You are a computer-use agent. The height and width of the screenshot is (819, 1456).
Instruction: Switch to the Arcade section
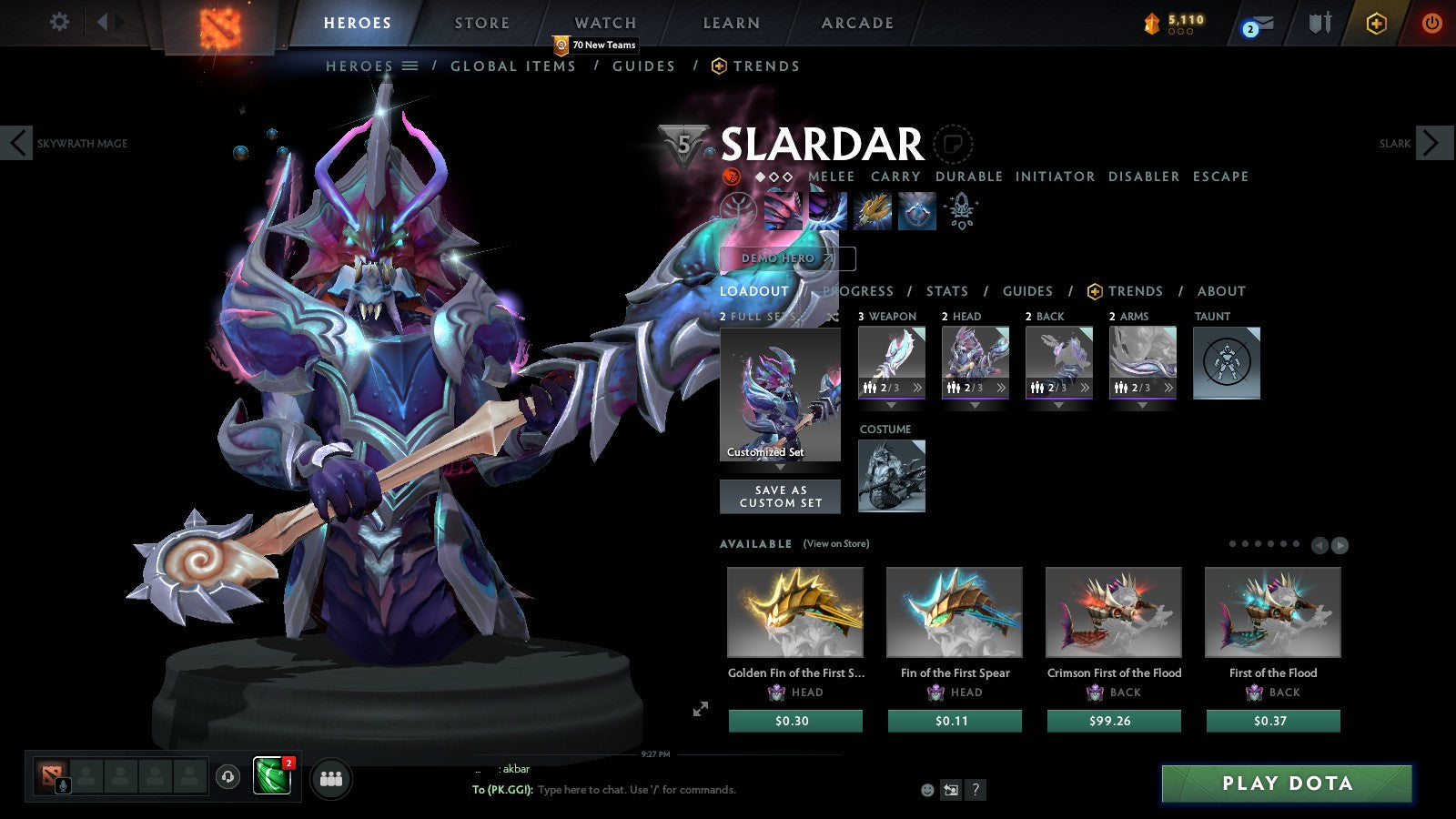tap(857, 23)
